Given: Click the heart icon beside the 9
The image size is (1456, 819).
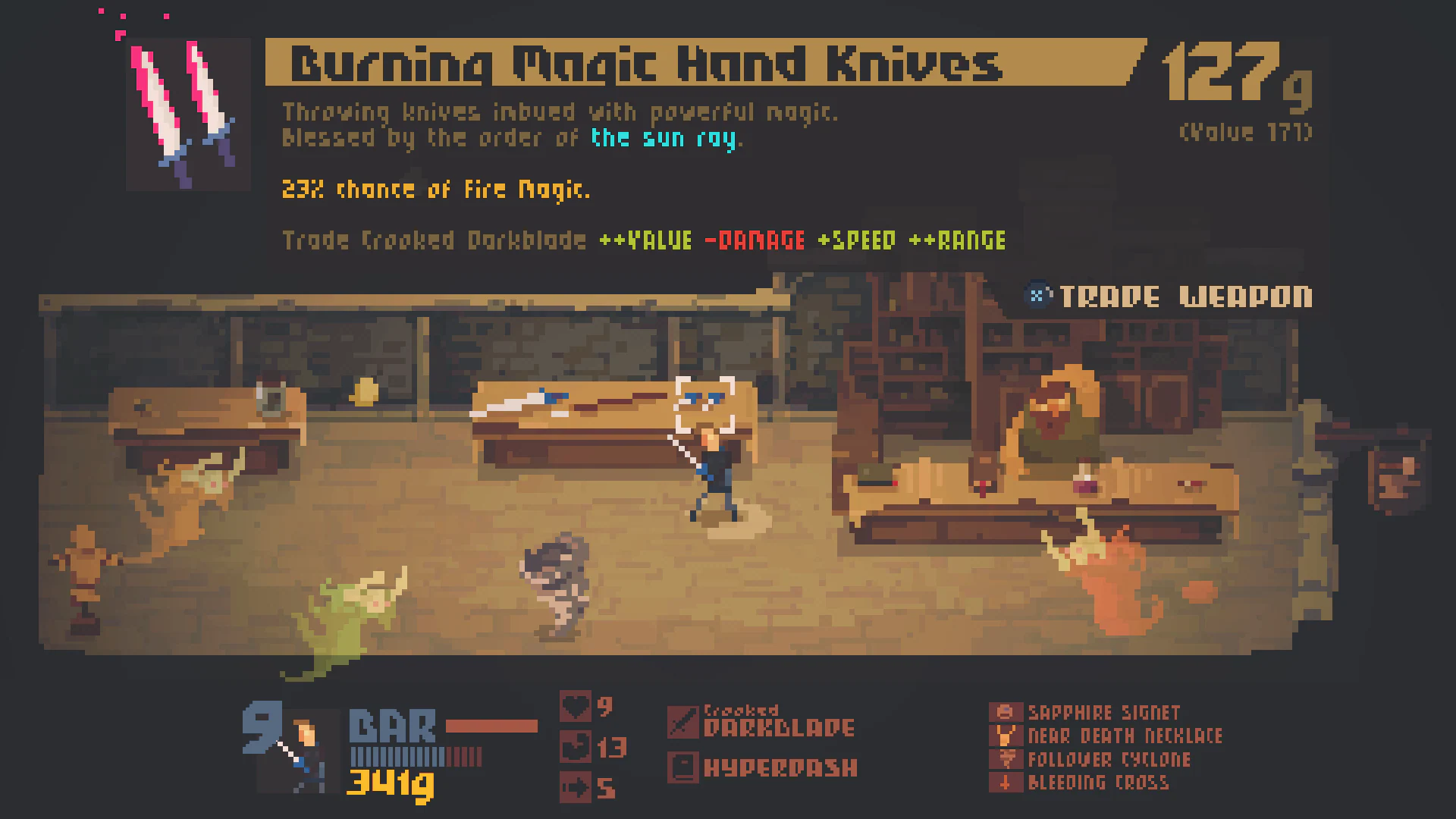Looking at the screenshot, I should [574, 708].
